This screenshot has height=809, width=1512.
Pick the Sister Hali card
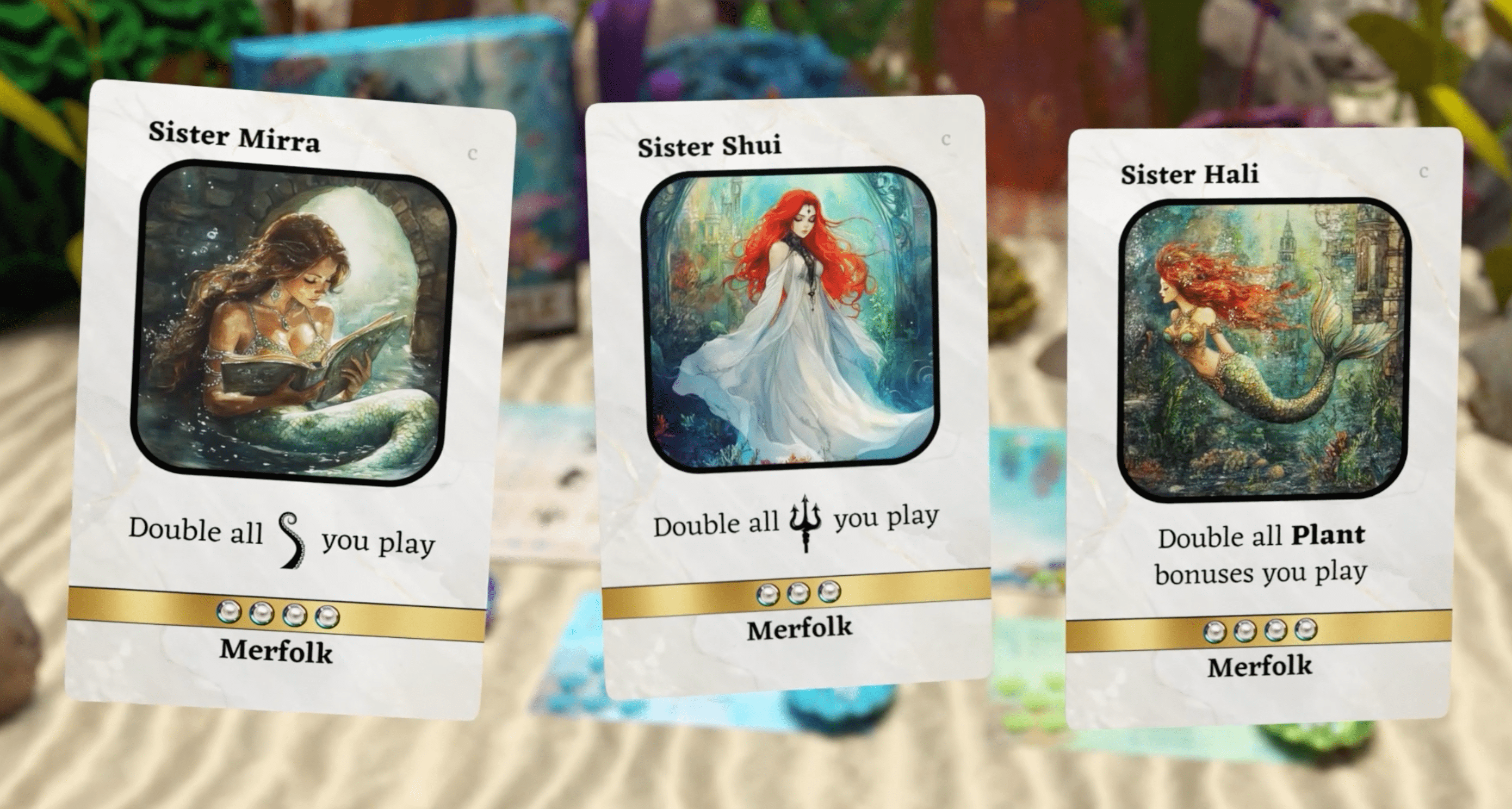coord(1262,428)
